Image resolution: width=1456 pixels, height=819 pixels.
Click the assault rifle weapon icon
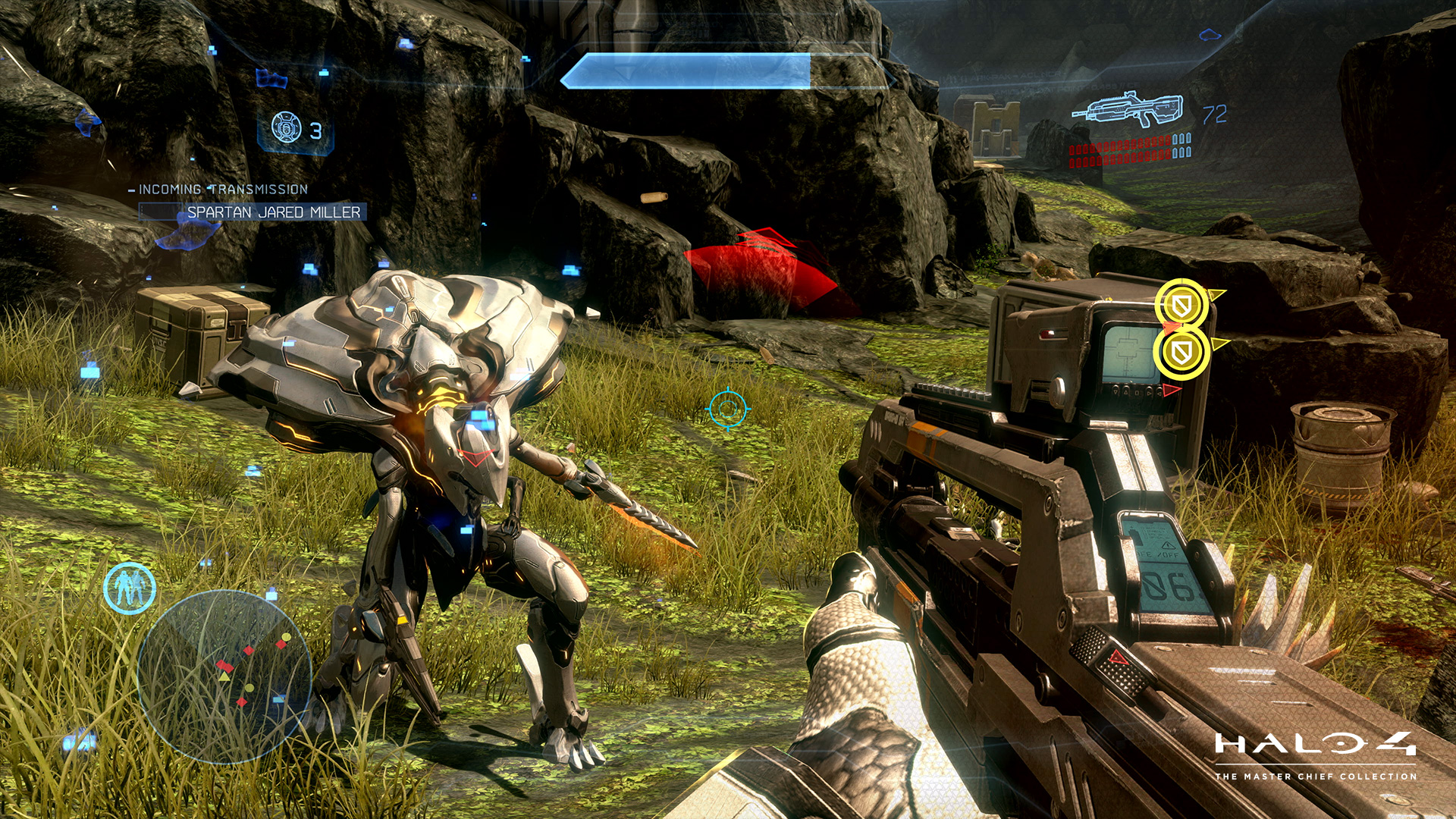(1127, 111)
